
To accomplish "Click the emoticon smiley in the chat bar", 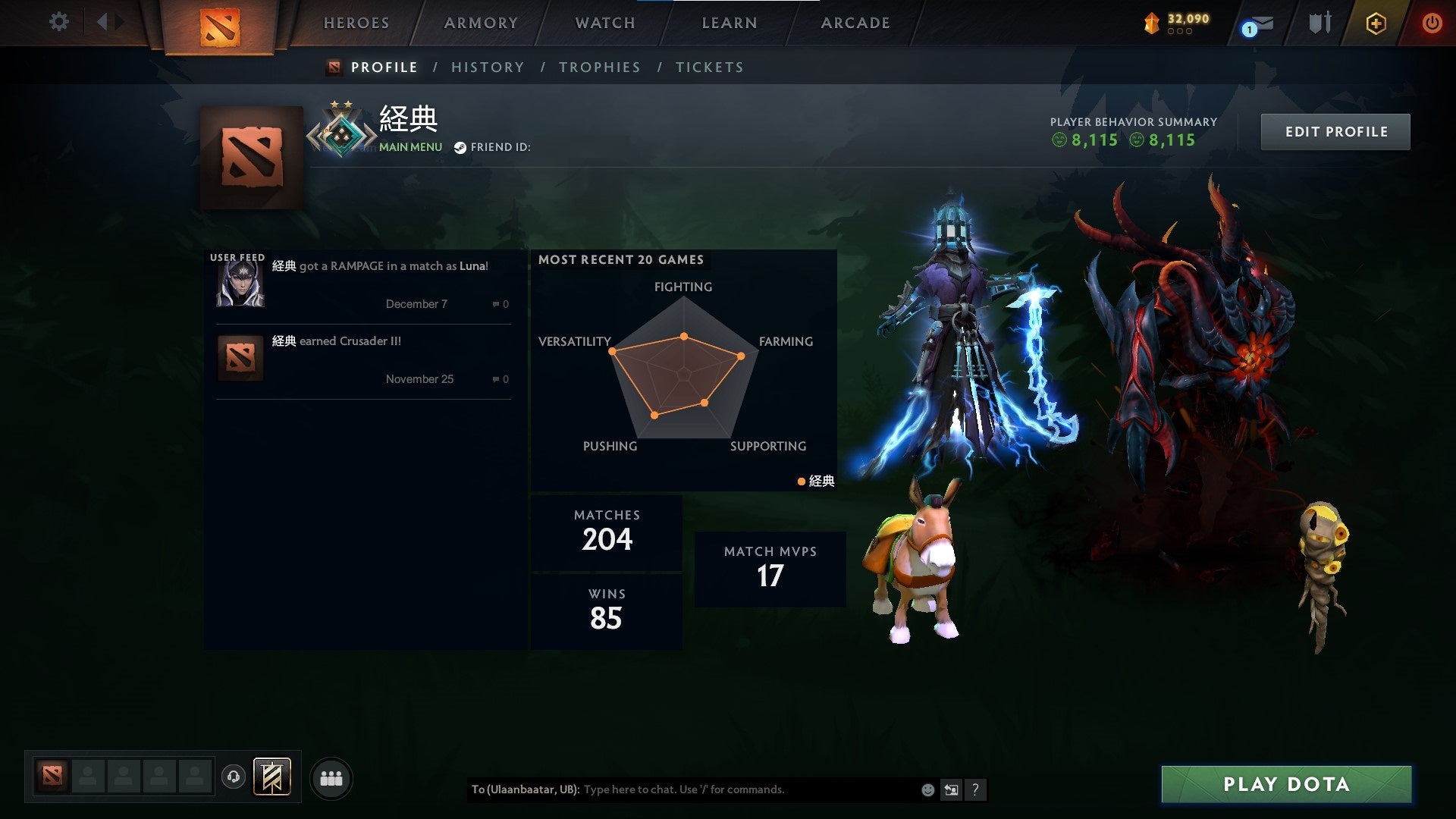I will tap(927, 789).
